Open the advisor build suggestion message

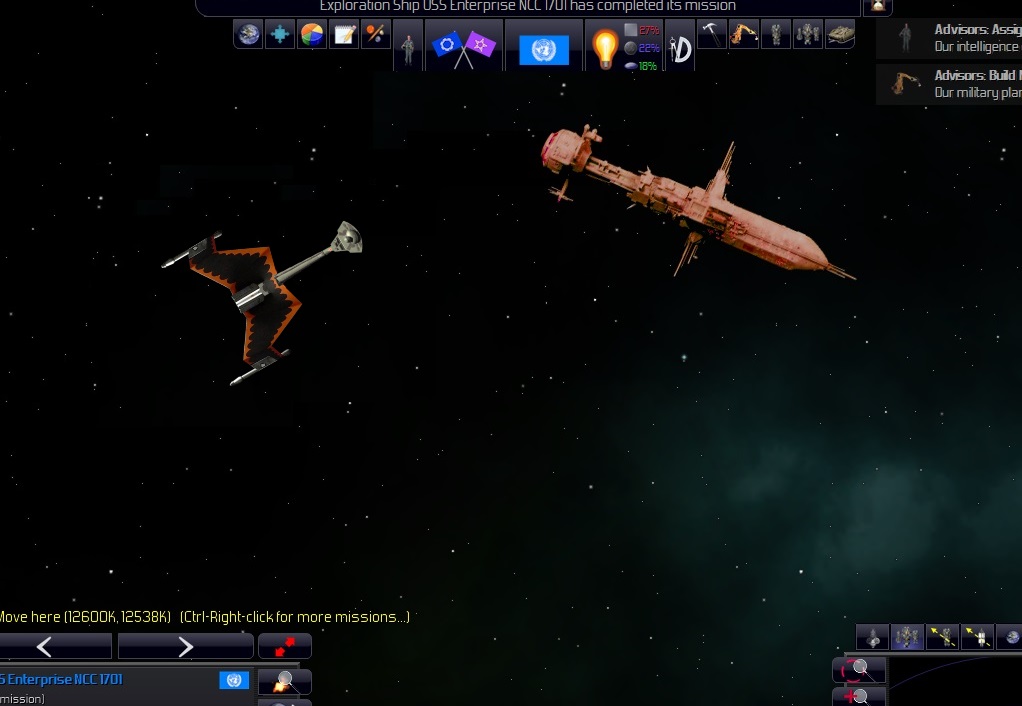pos(950,84)
